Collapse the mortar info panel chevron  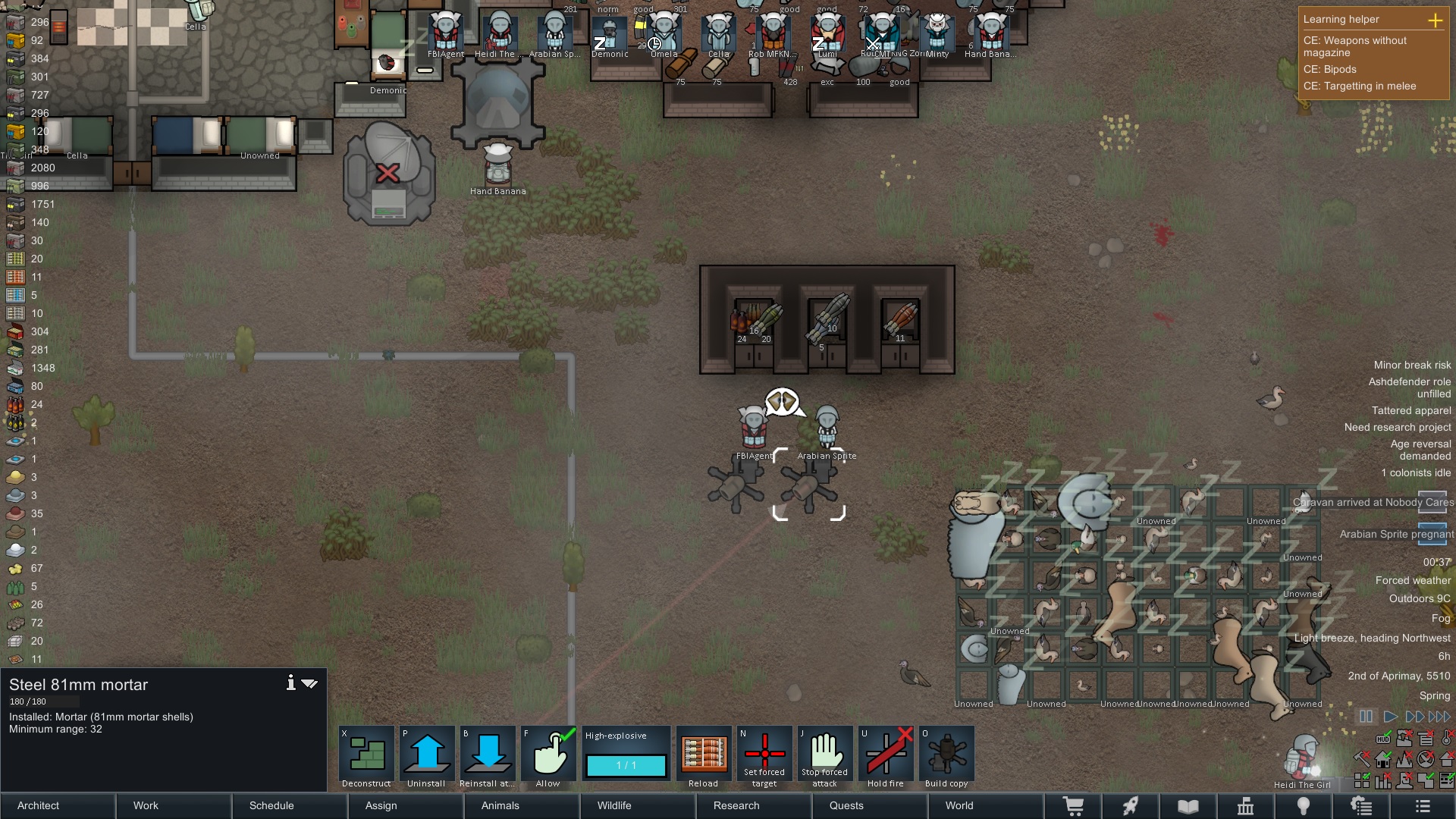click(x=309, y=682)
